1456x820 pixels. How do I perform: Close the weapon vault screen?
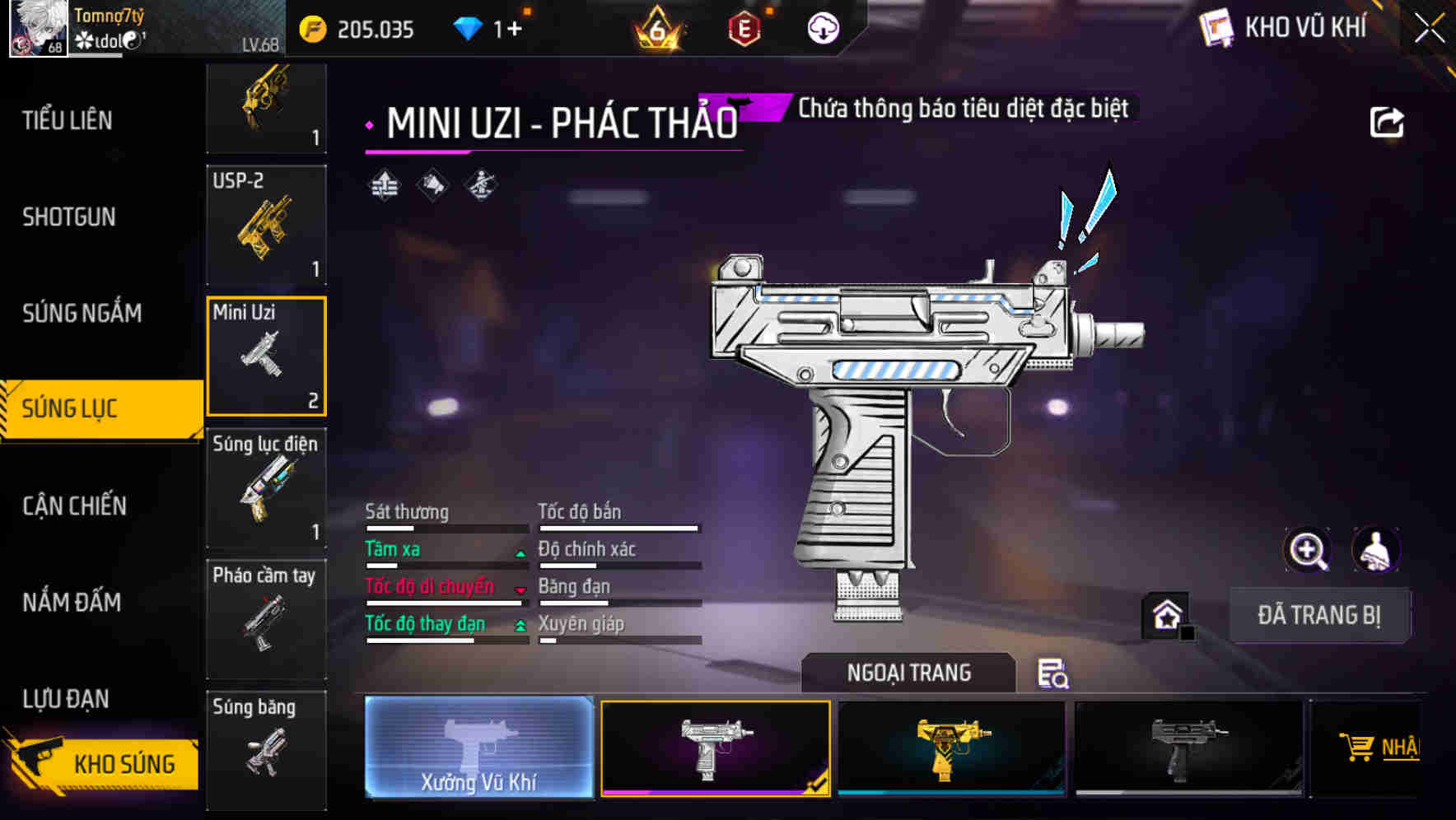coord(1430,29)
